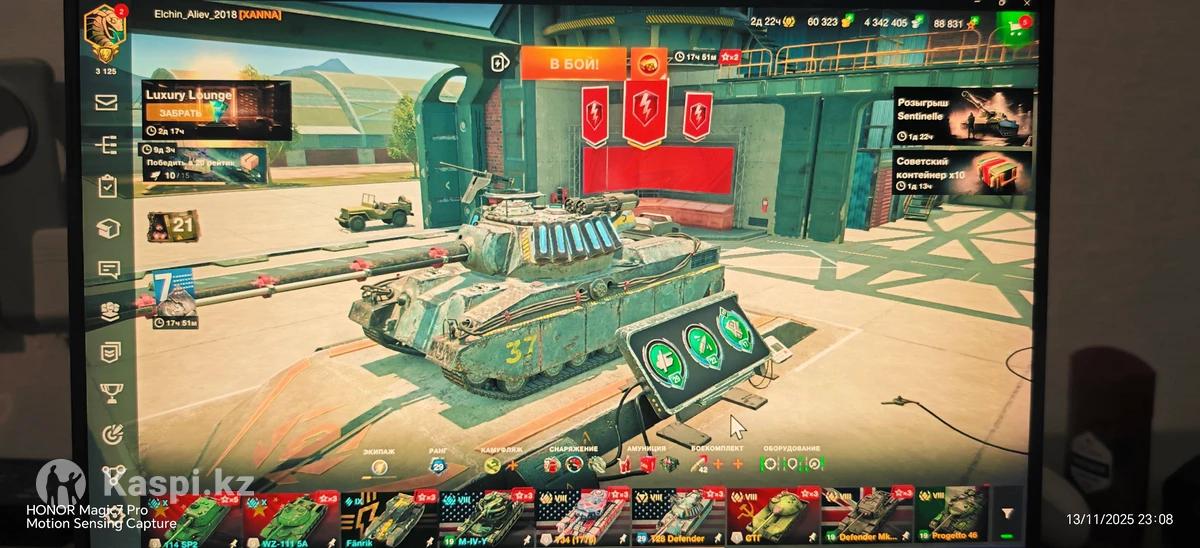Claim the Luxury Lounge offer

pyautogui.click(x=181, y=113)
